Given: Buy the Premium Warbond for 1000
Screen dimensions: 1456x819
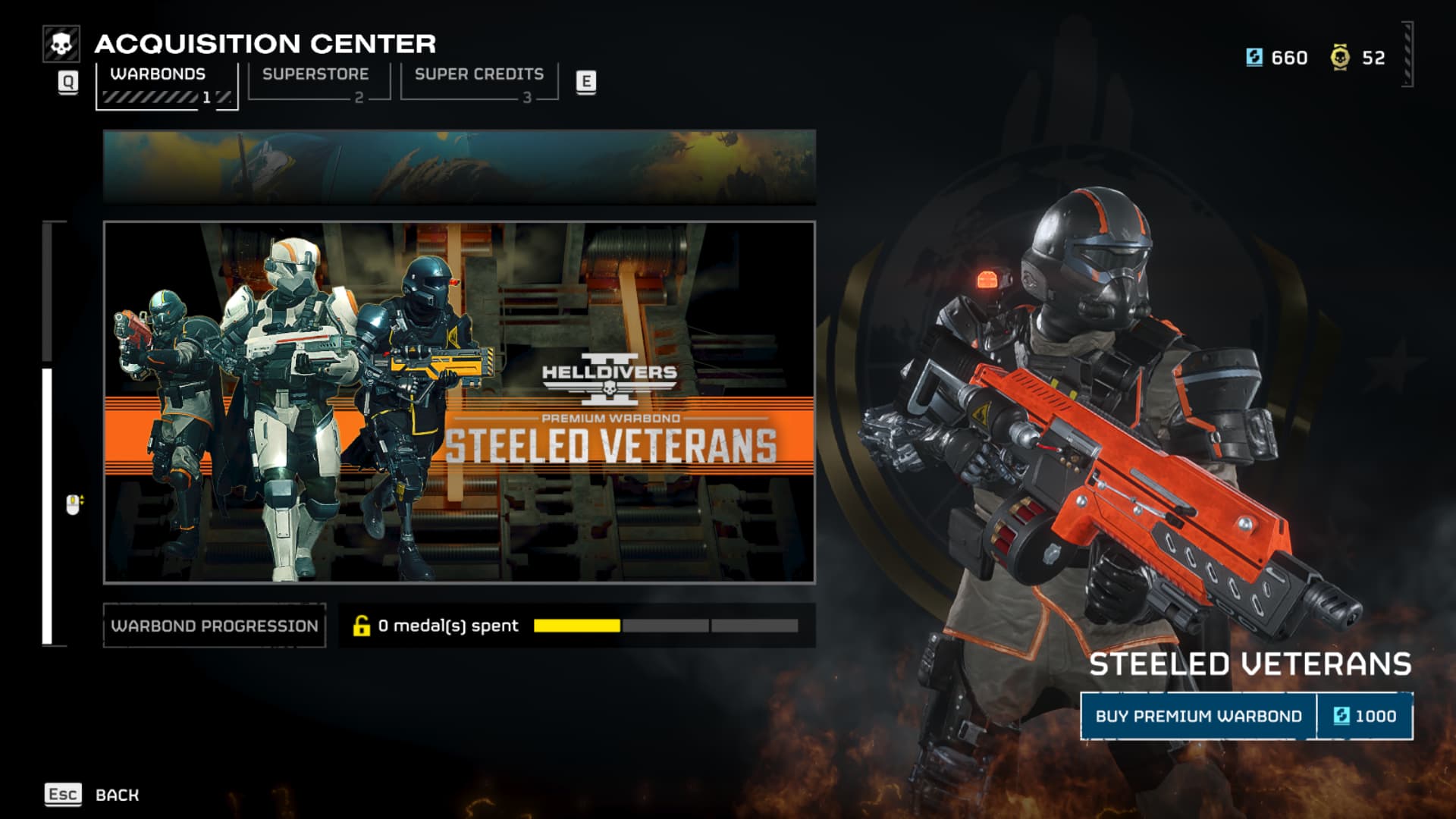Looking at the screenshot, I should tap(1246, 716).
